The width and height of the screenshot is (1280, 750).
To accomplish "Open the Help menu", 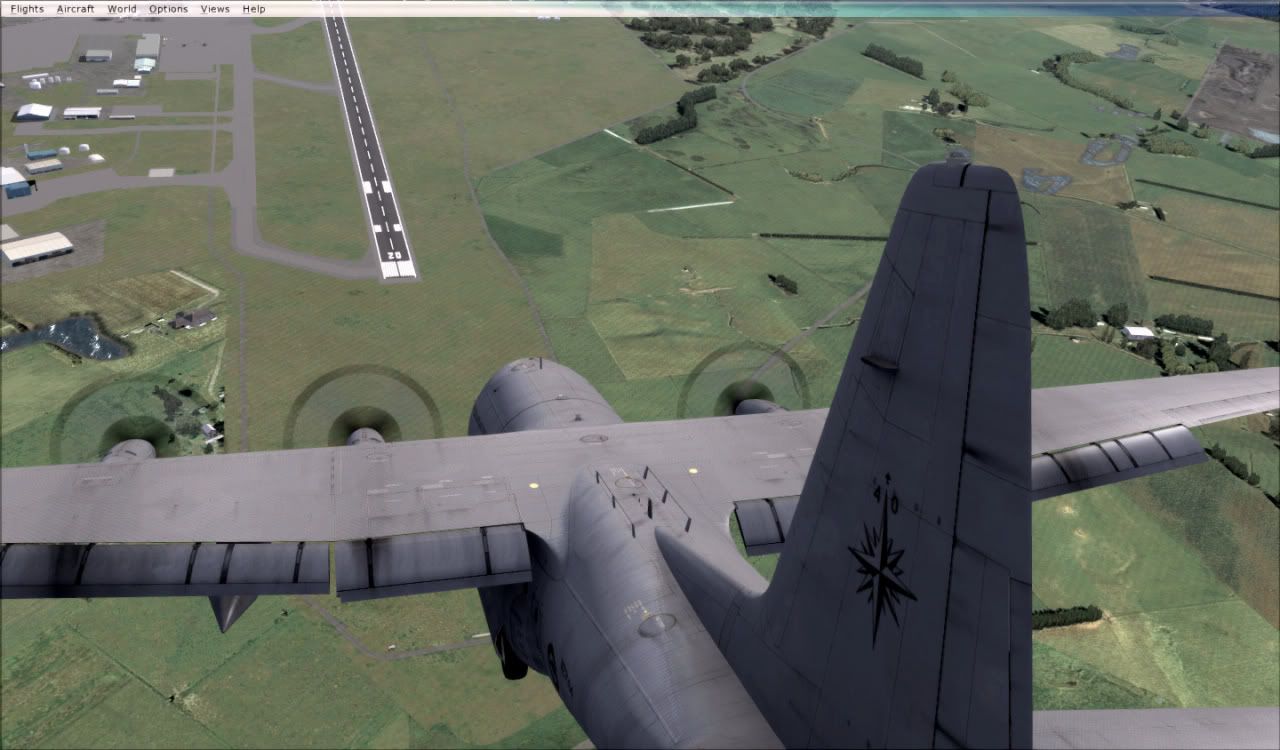I will click(254, 9).
